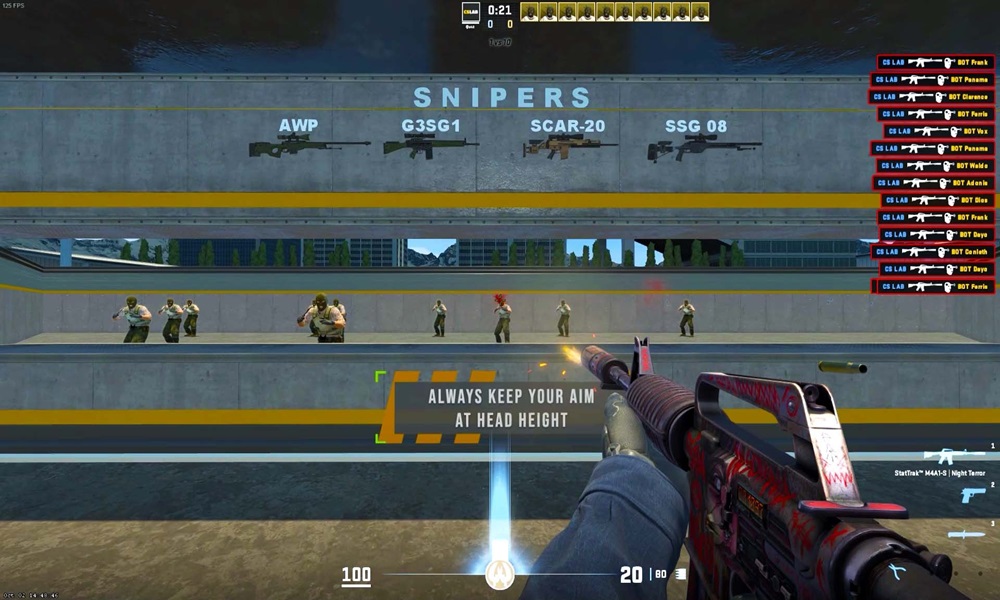This screenshot has width=1000, height=600.
Task: Click the BOT Waldo kill feed row
Action: coord(934,165)
